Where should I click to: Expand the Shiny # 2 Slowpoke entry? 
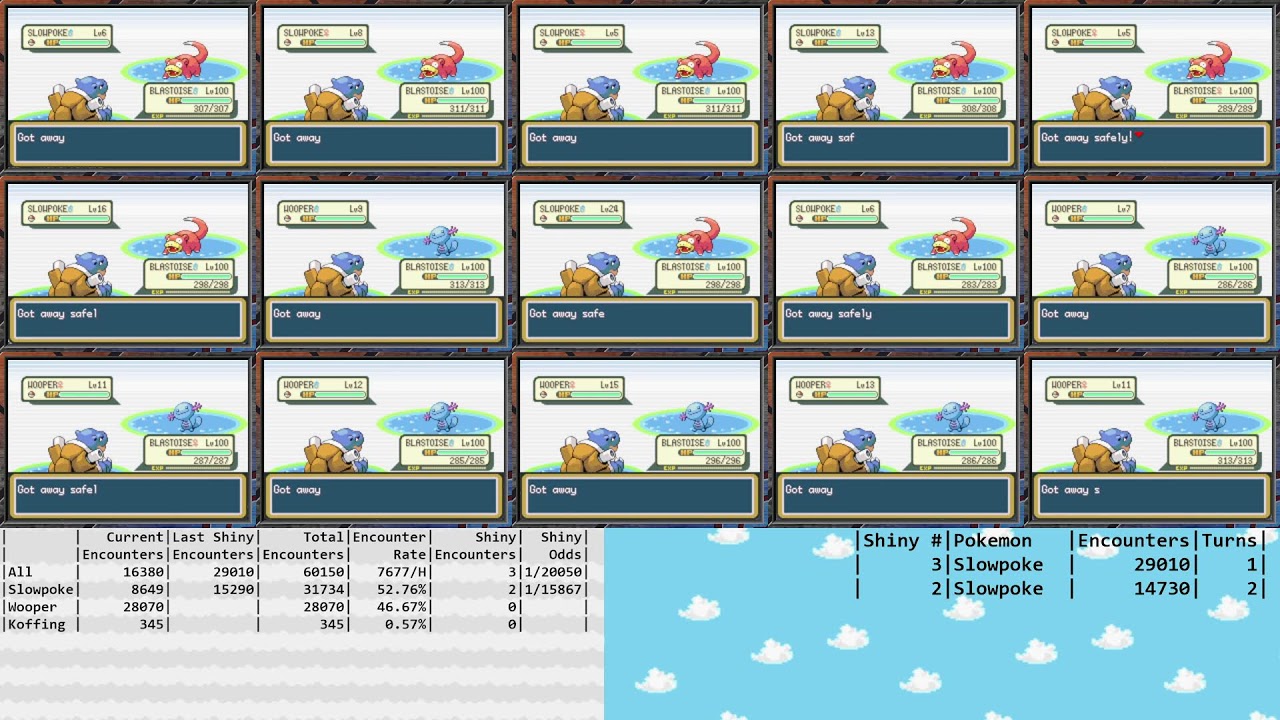(x=1002, y=588)
